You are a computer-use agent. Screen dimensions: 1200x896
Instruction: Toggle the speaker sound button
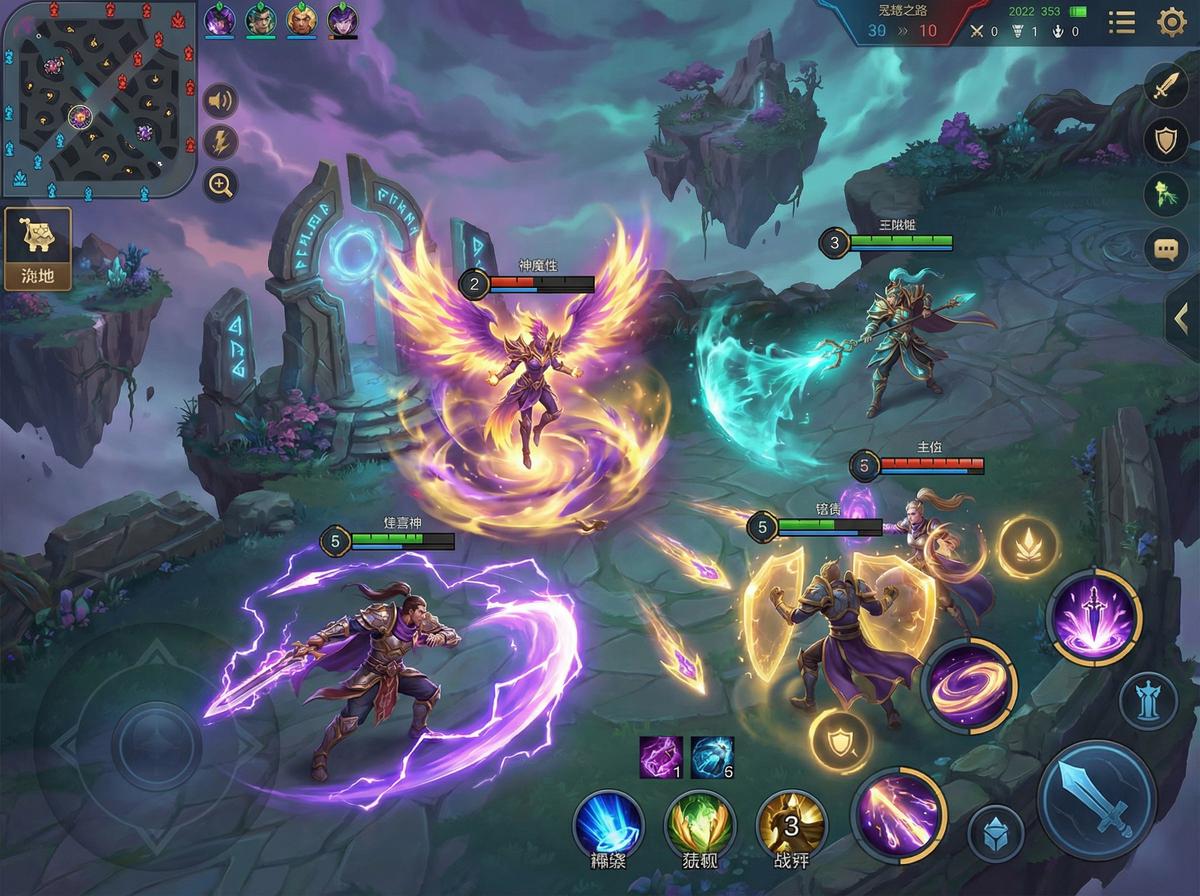point(220,101)
